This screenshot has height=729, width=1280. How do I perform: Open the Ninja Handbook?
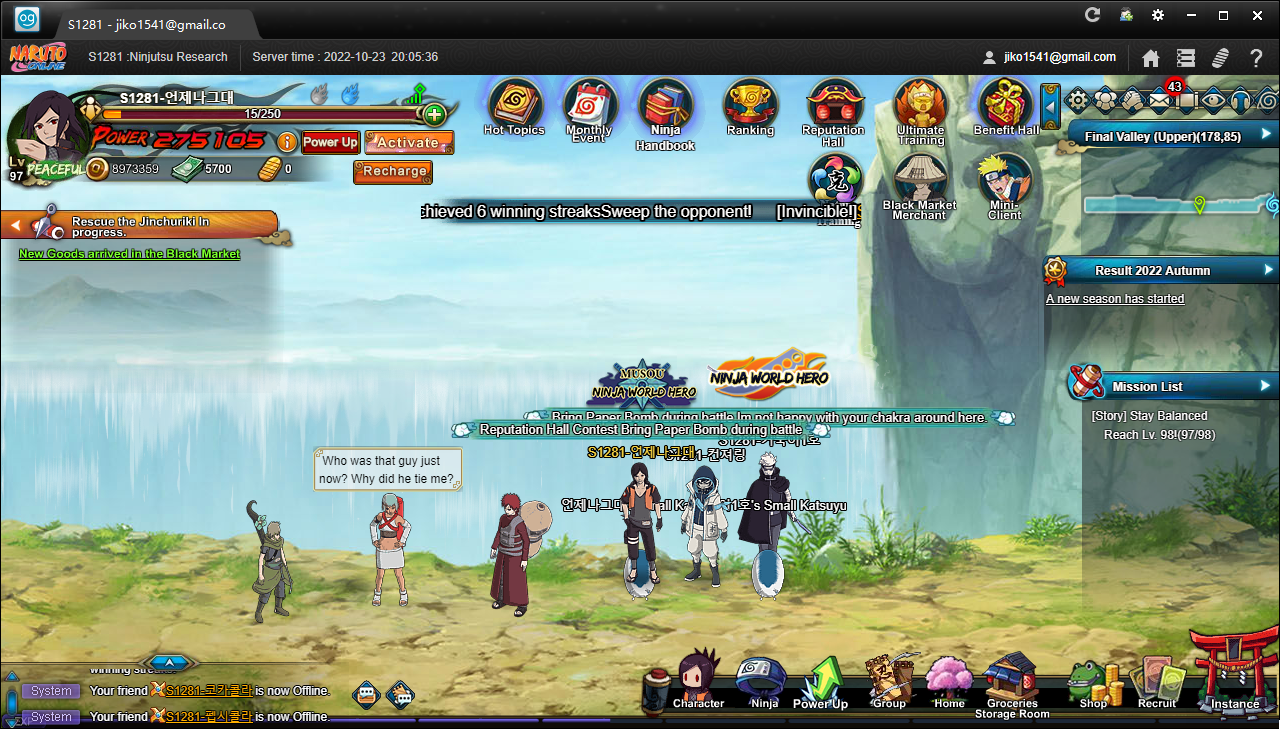click(x=665, y=108)
